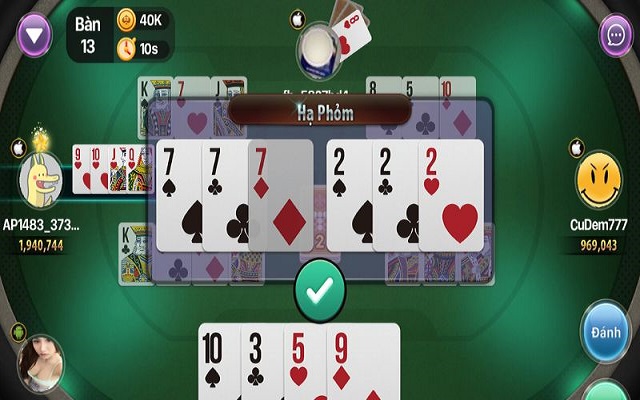Open the purple dropdown arrow menu
640x400 pixels.
[x=36, y=36]
